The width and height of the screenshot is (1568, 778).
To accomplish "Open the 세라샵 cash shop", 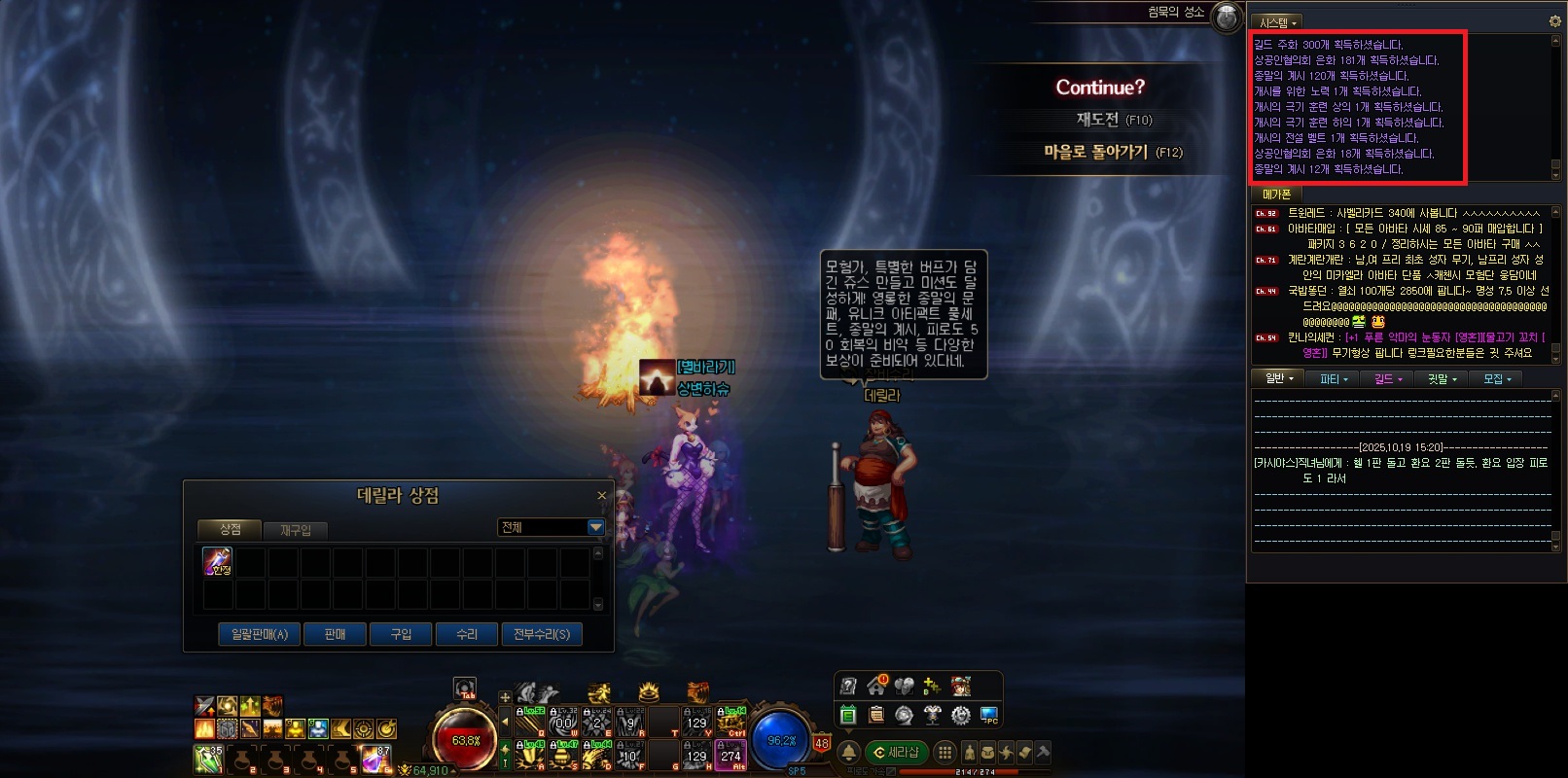I will (897, 752).
